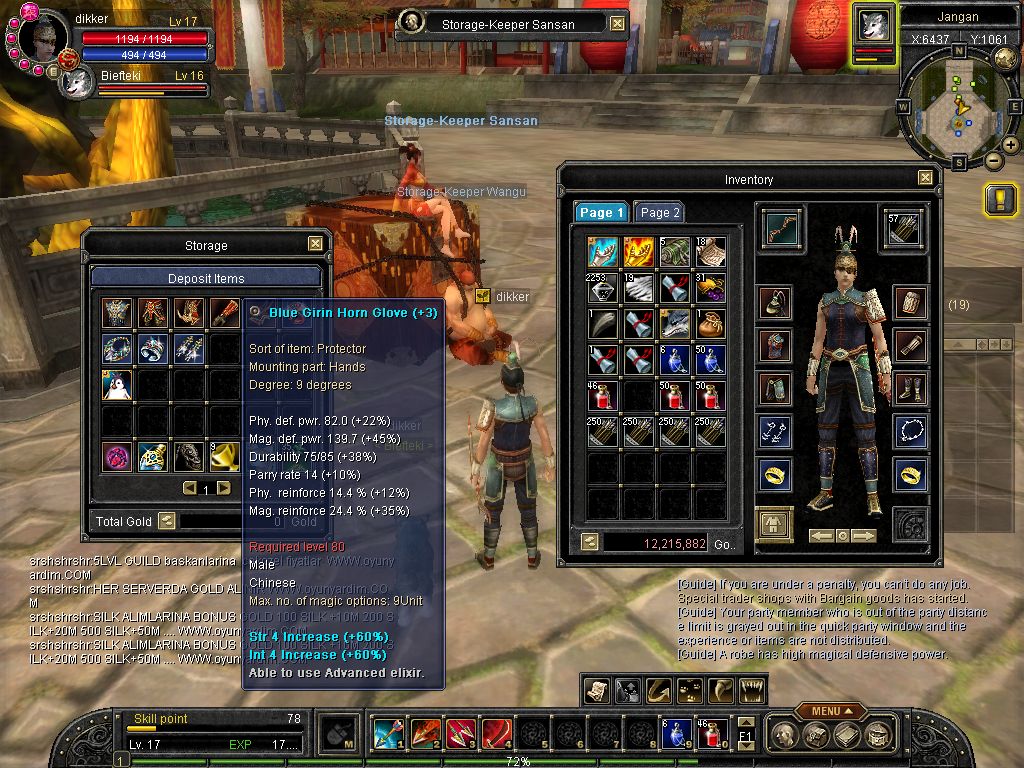Go to the next storage page

tap(224, 489)
